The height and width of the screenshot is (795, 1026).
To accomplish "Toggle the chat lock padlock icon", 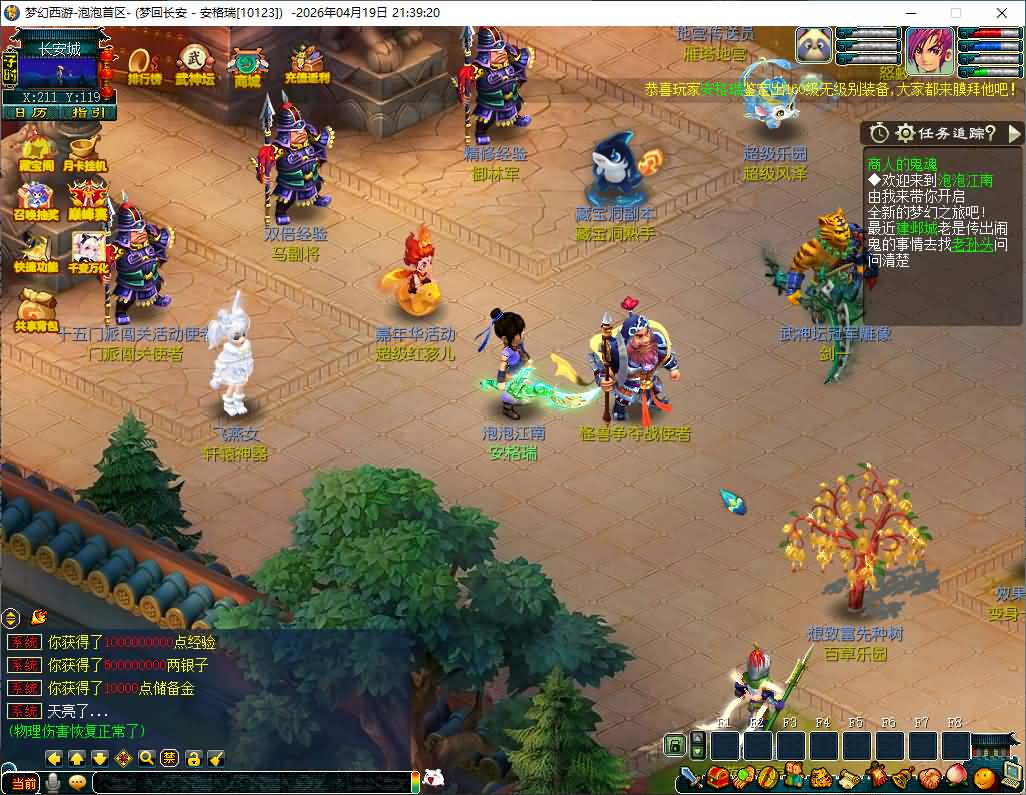I will click(193, 758).
